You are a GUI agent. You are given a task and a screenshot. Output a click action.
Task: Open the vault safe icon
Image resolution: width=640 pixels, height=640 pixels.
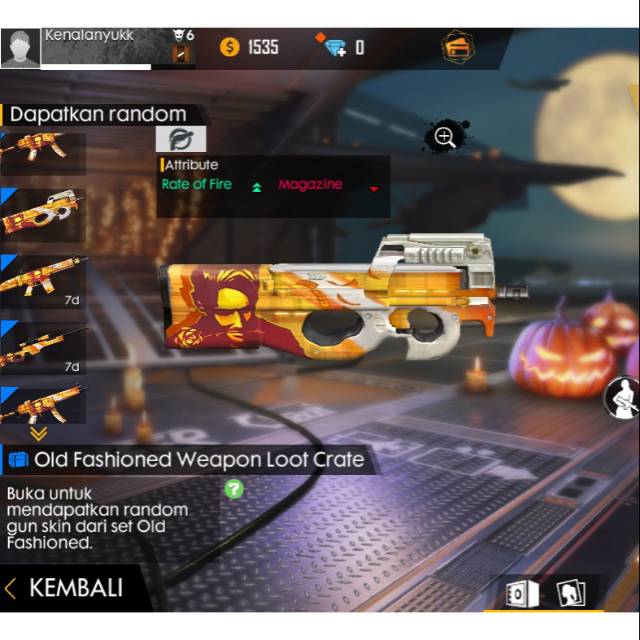[521, 595]
